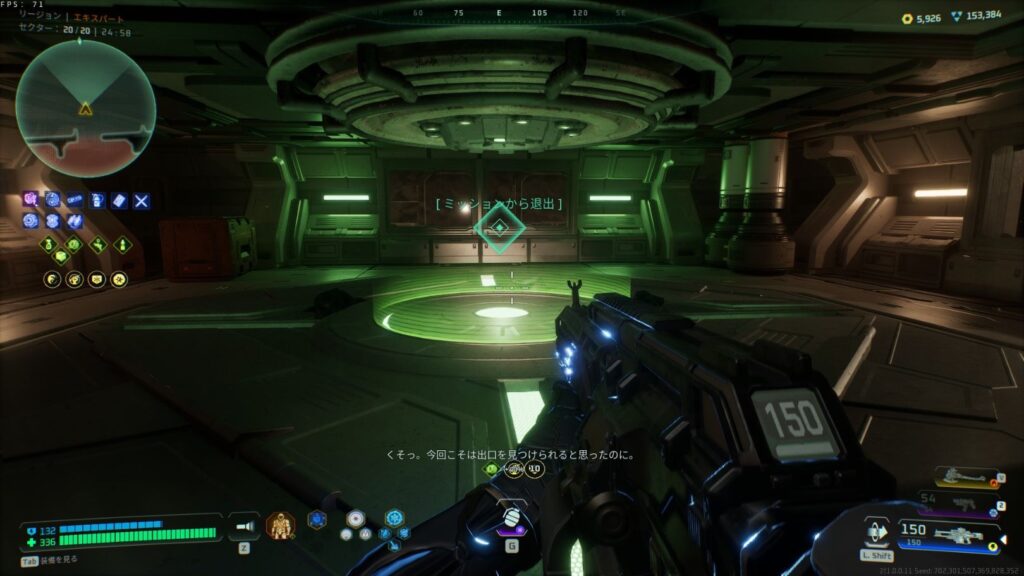Image resolution: width=1024 pixels, height=576 pixels.
Task: Select the equipped blue rifle weapon slot
Action: click(x=958, y=535)
